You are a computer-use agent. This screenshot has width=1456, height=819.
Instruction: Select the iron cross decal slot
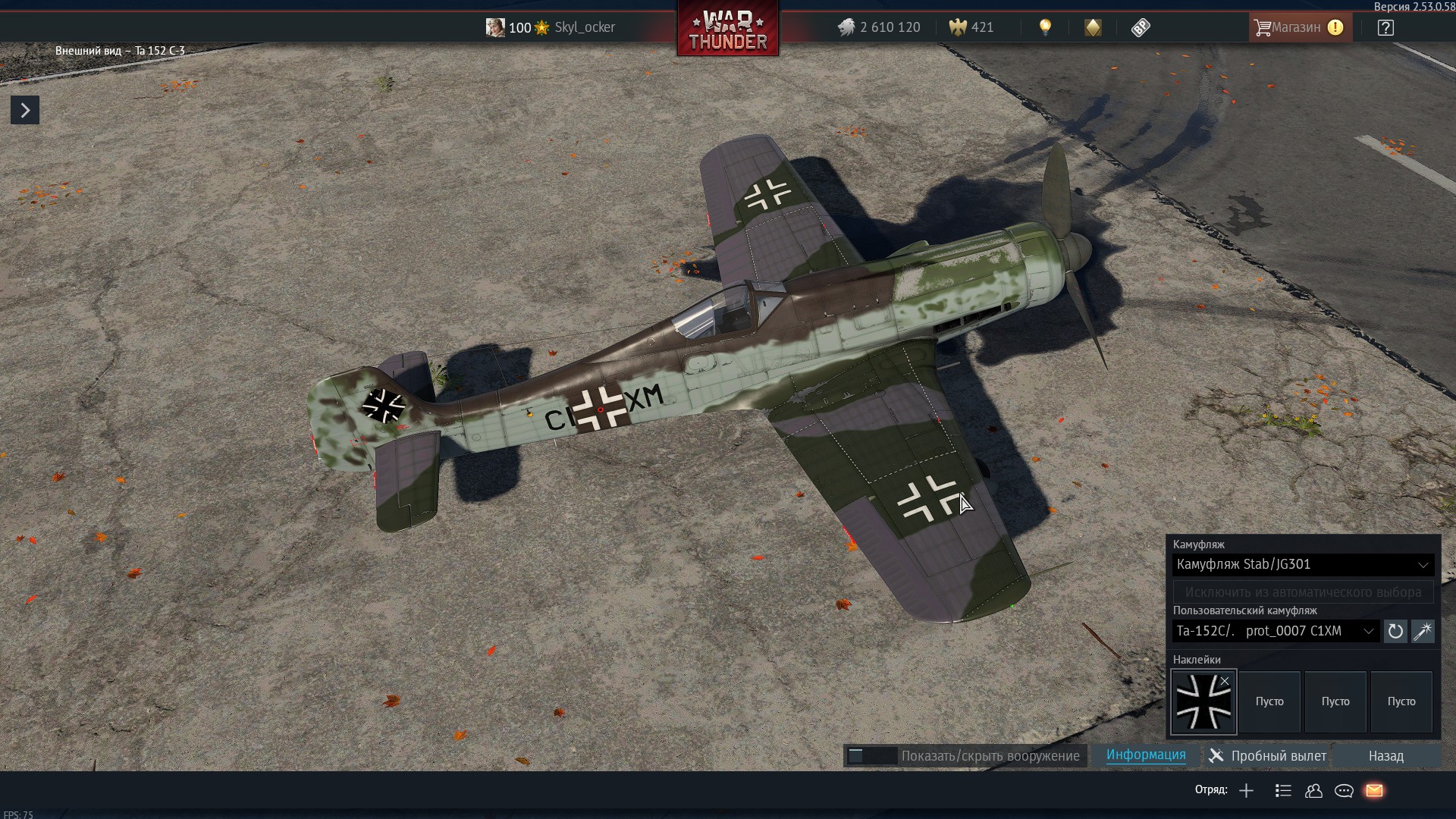[x=1203, y=703]
